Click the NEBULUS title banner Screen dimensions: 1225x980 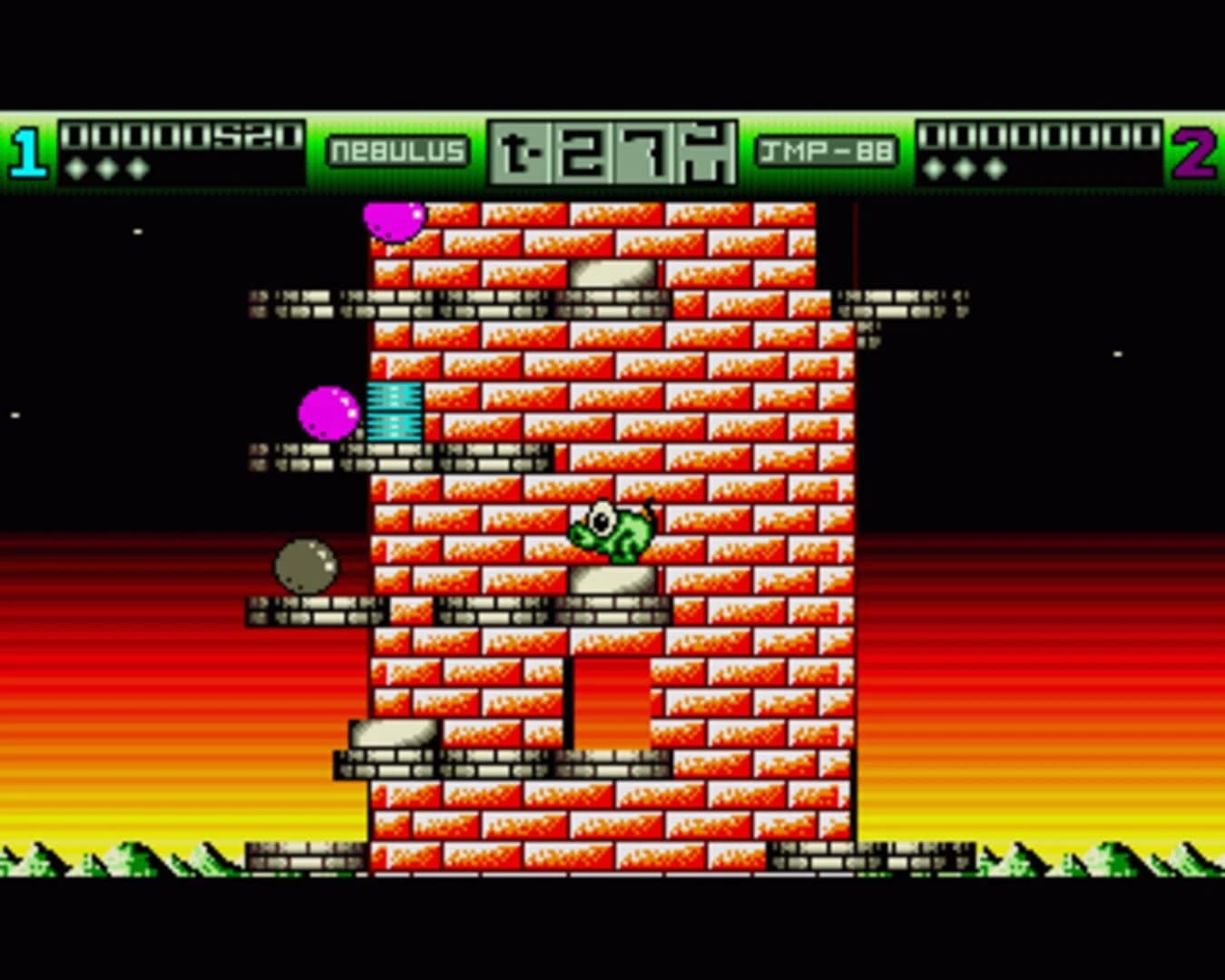pyautogui.click(x=399, y=151)
